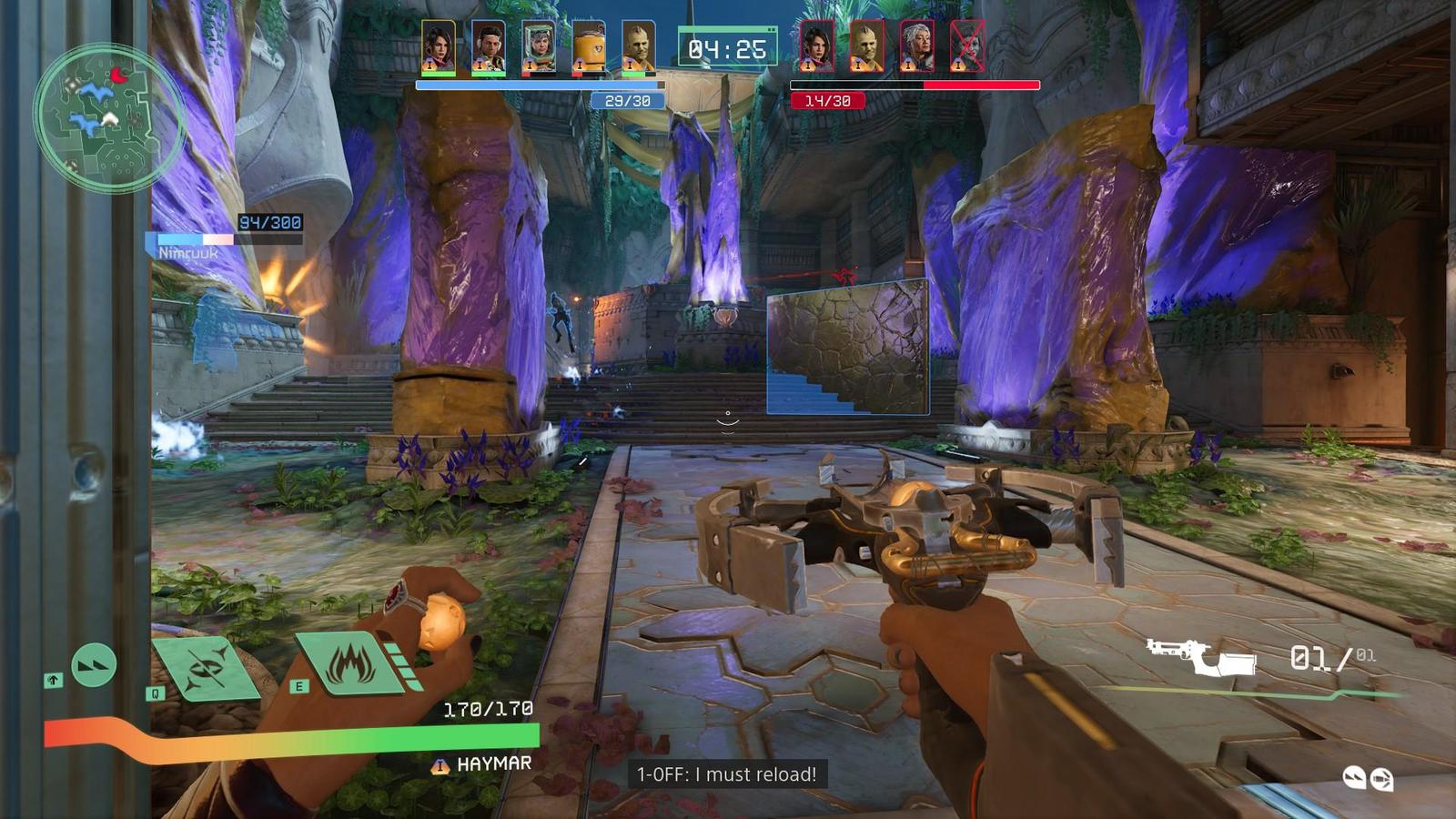The image size is (1456, 819).
Task: Trigger the double-arrow dodge icon
Action: point(93,665)
